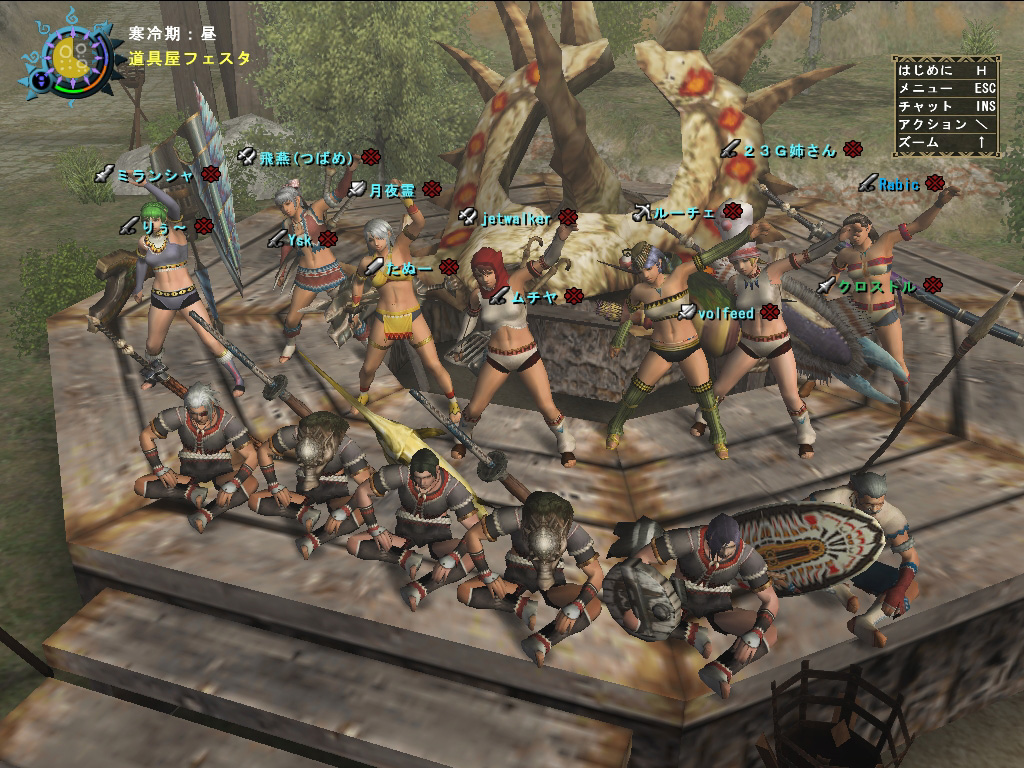The width and height of the screenshot is (1024, 768).
Task: Choose the volfeed player name tag
Action: 725,313
